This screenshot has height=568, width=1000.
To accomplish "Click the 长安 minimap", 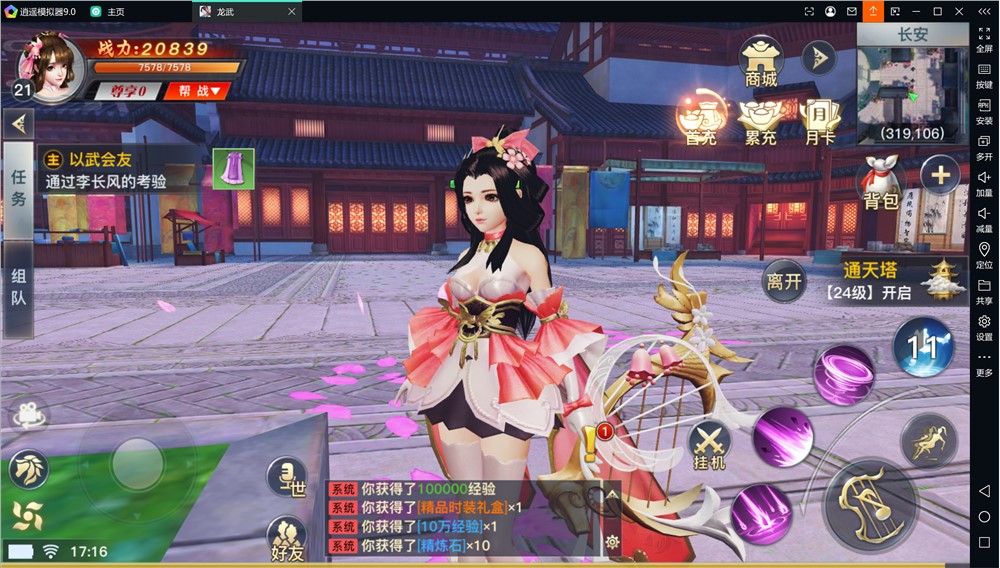I will coord(913,84).
